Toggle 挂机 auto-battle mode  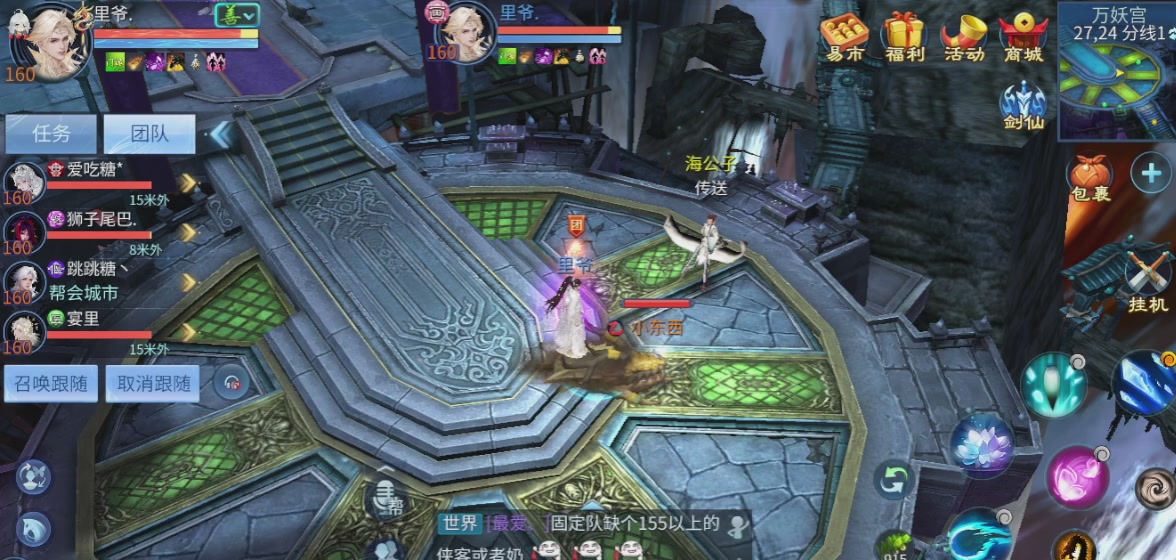(1147, 280)
